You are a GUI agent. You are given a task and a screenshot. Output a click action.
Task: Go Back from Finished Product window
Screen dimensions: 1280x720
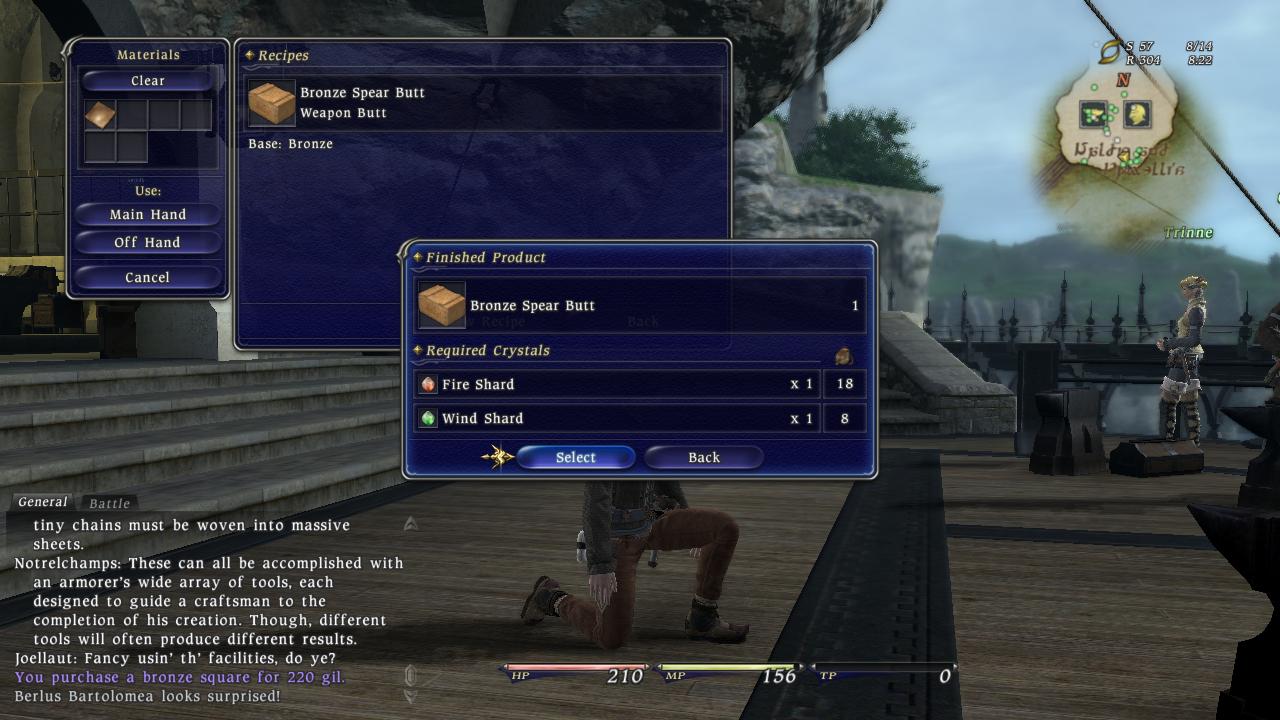point(703,457)
